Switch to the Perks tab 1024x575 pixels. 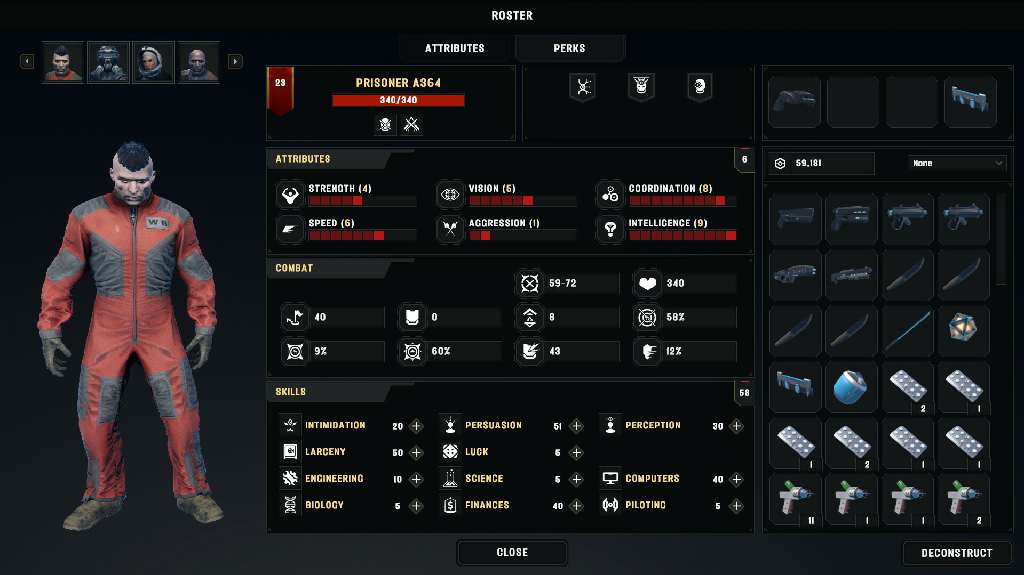click(569, 48)
